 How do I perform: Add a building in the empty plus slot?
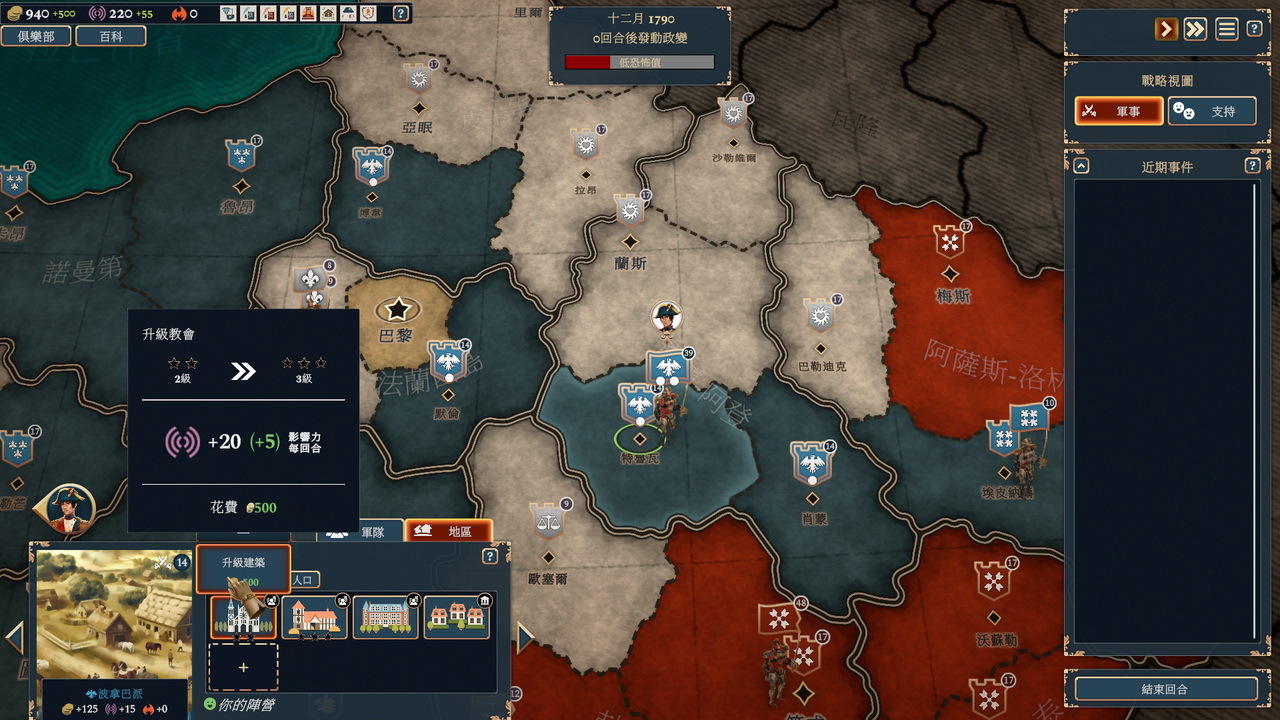[x=243, y=667]
